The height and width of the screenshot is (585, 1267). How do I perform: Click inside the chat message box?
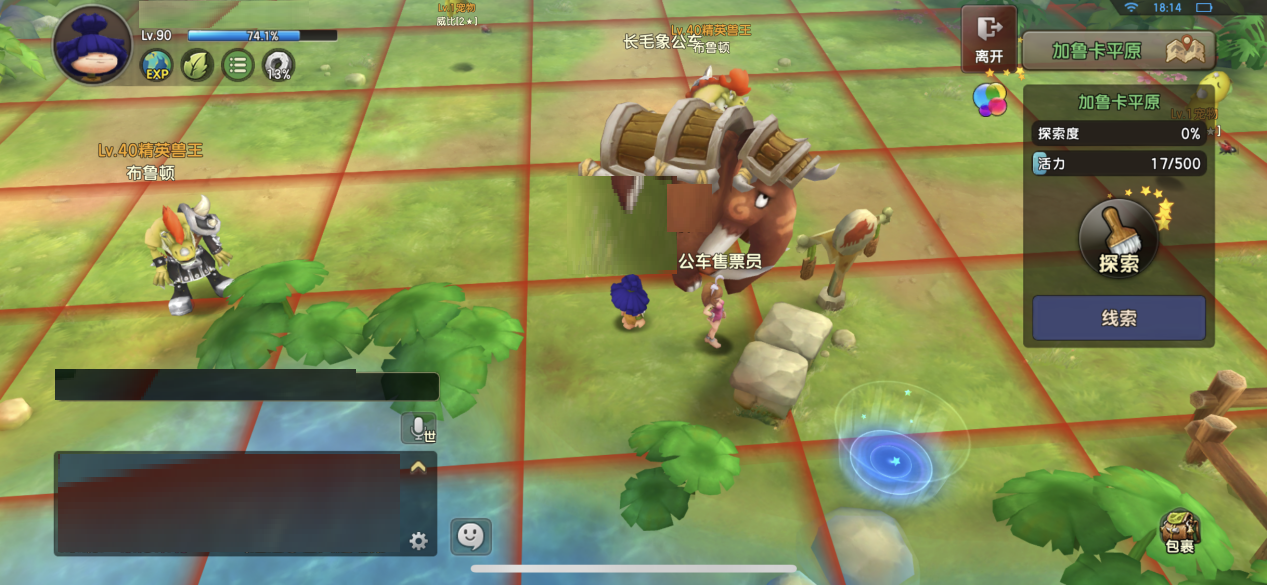(x=228, y=503)
